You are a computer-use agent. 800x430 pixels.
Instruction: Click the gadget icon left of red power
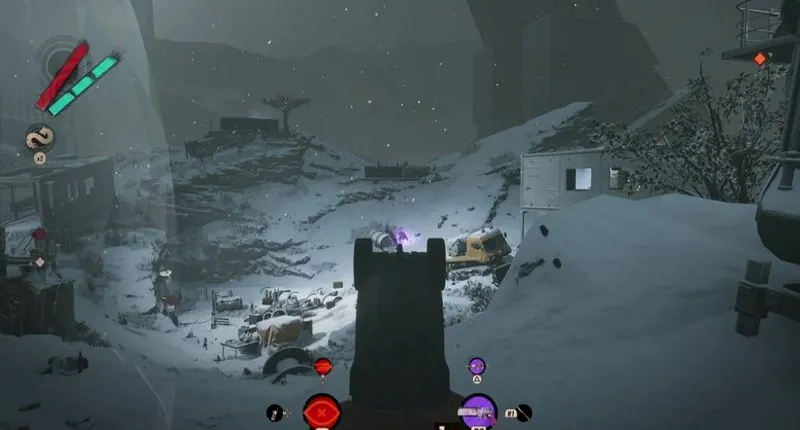[x=275, y=412]
